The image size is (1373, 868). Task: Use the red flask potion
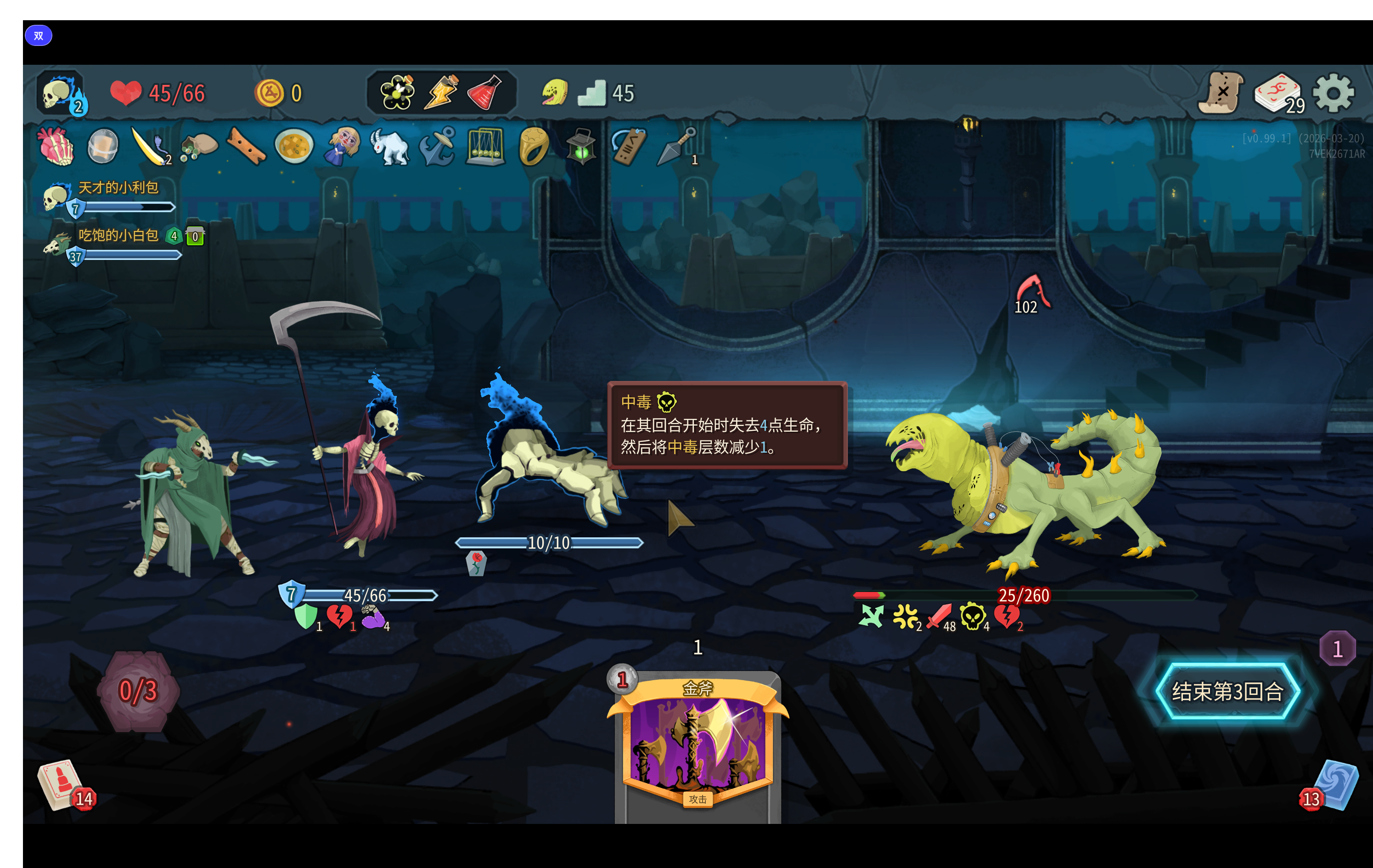point(484,92)
